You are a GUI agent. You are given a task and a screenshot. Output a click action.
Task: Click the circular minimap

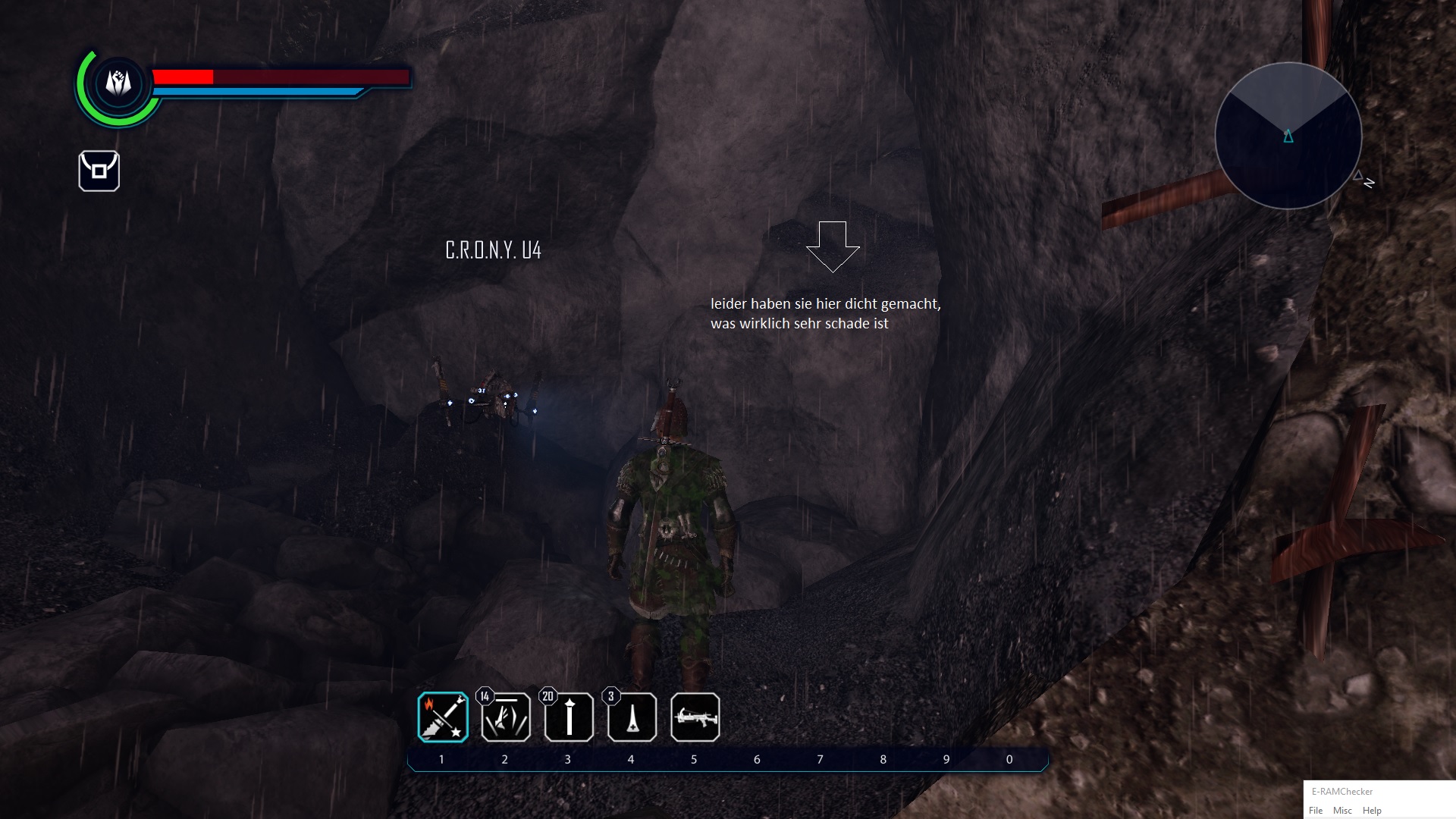(x=1288, y=136)
